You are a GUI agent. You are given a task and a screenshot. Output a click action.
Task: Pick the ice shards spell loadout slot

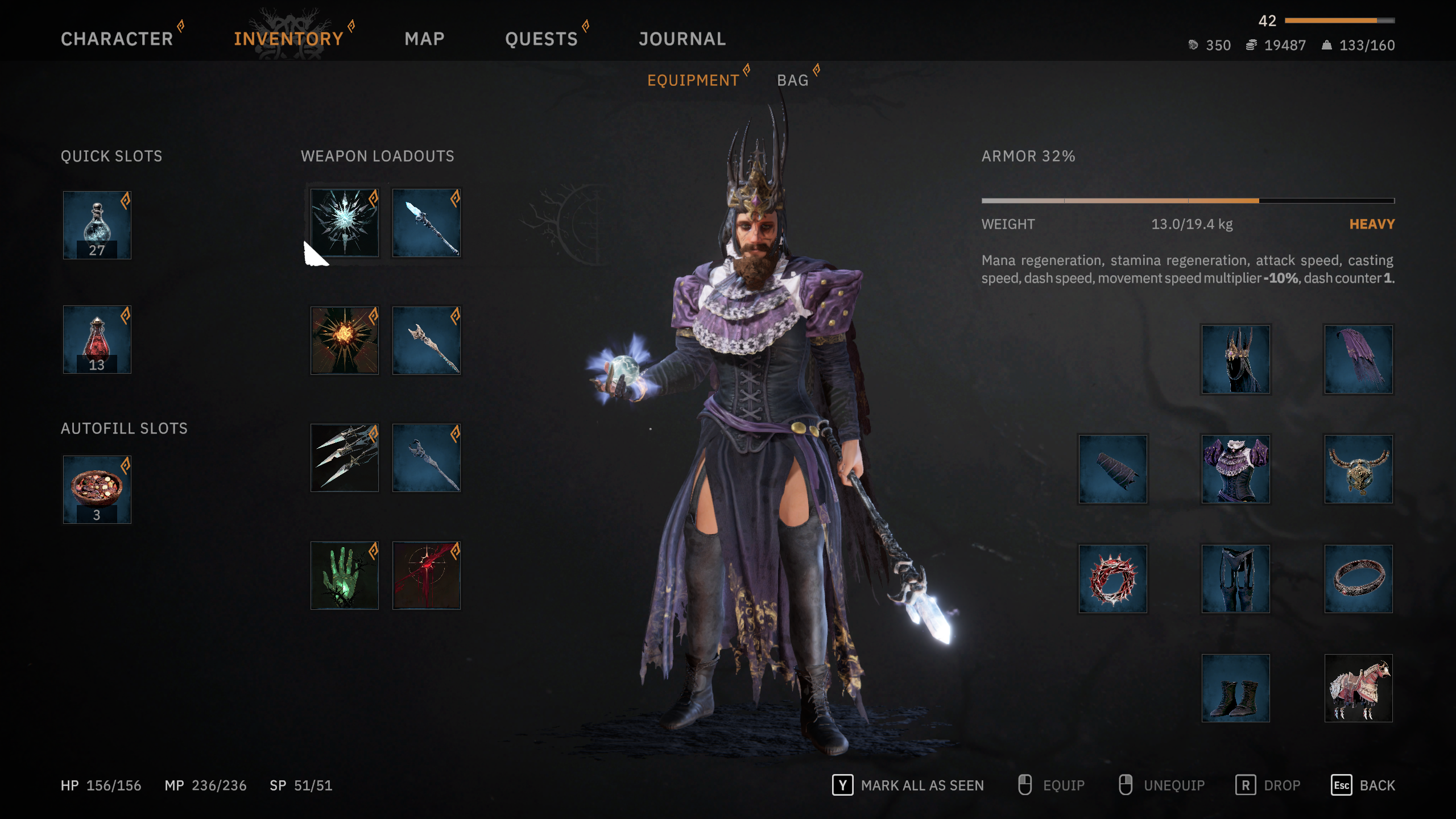344,458
